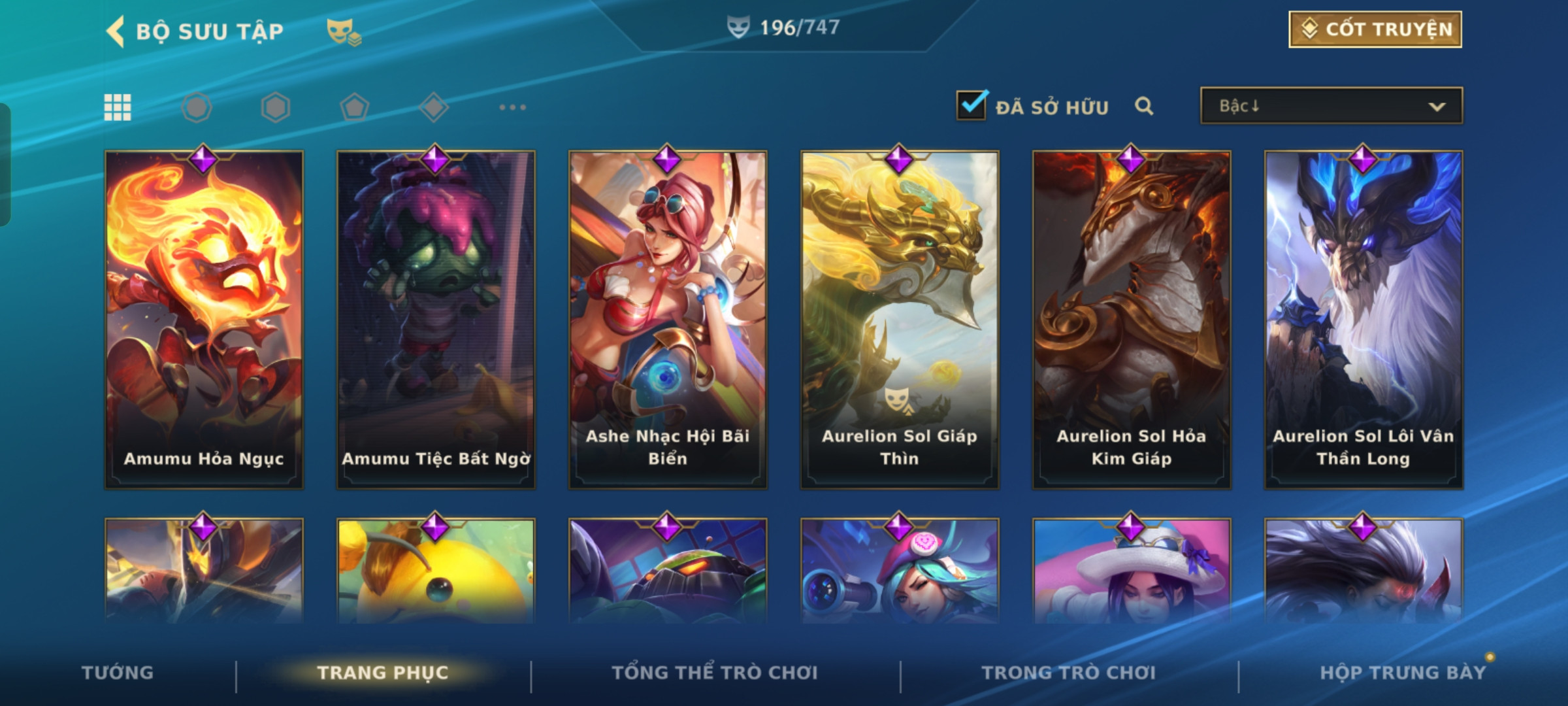Filter by the diamond rarity icon

pos(434,107)
